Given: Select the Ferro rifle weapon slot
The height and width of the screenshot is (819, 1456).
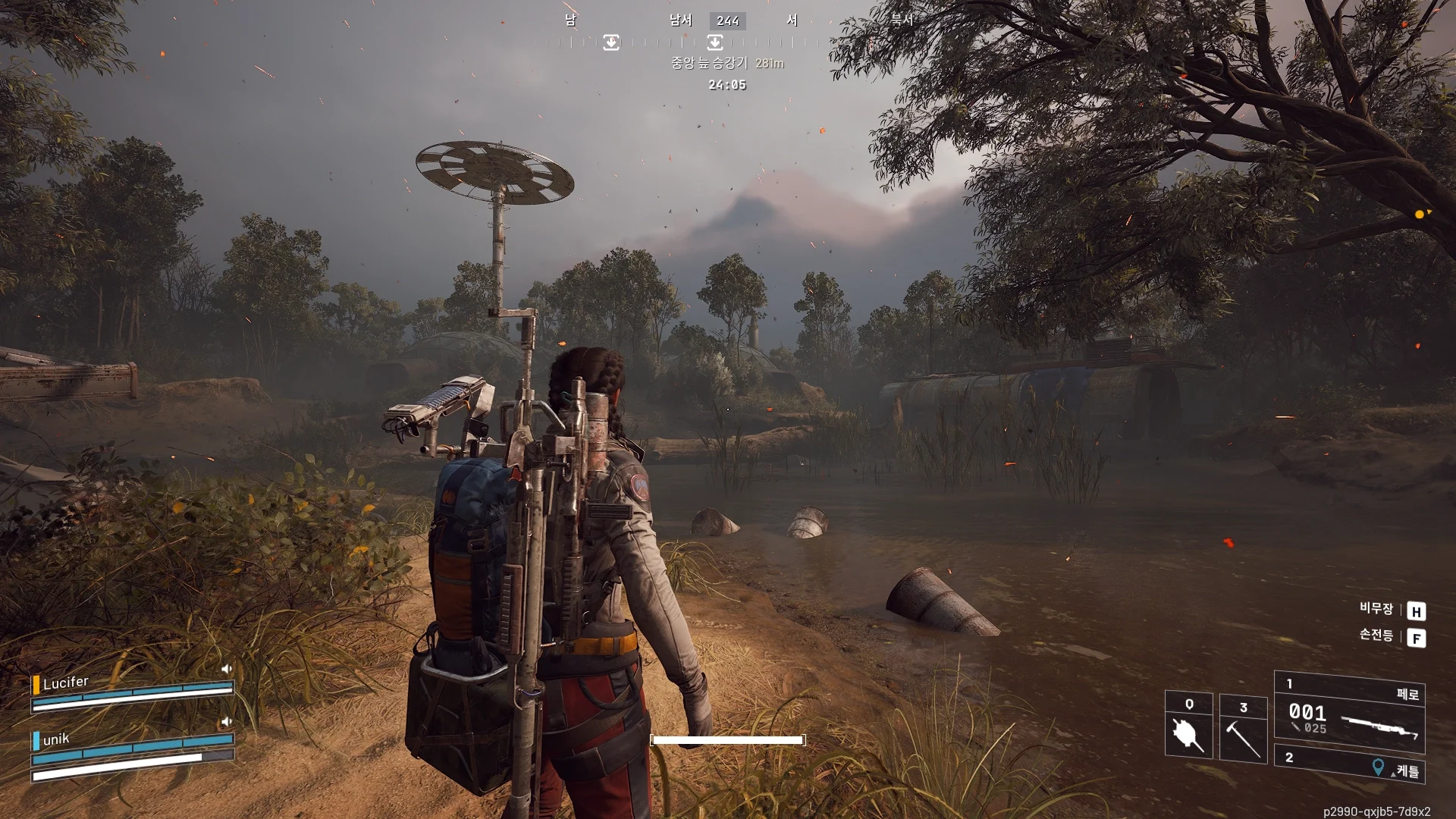Looking at the screenshot, I should 1349,714.
